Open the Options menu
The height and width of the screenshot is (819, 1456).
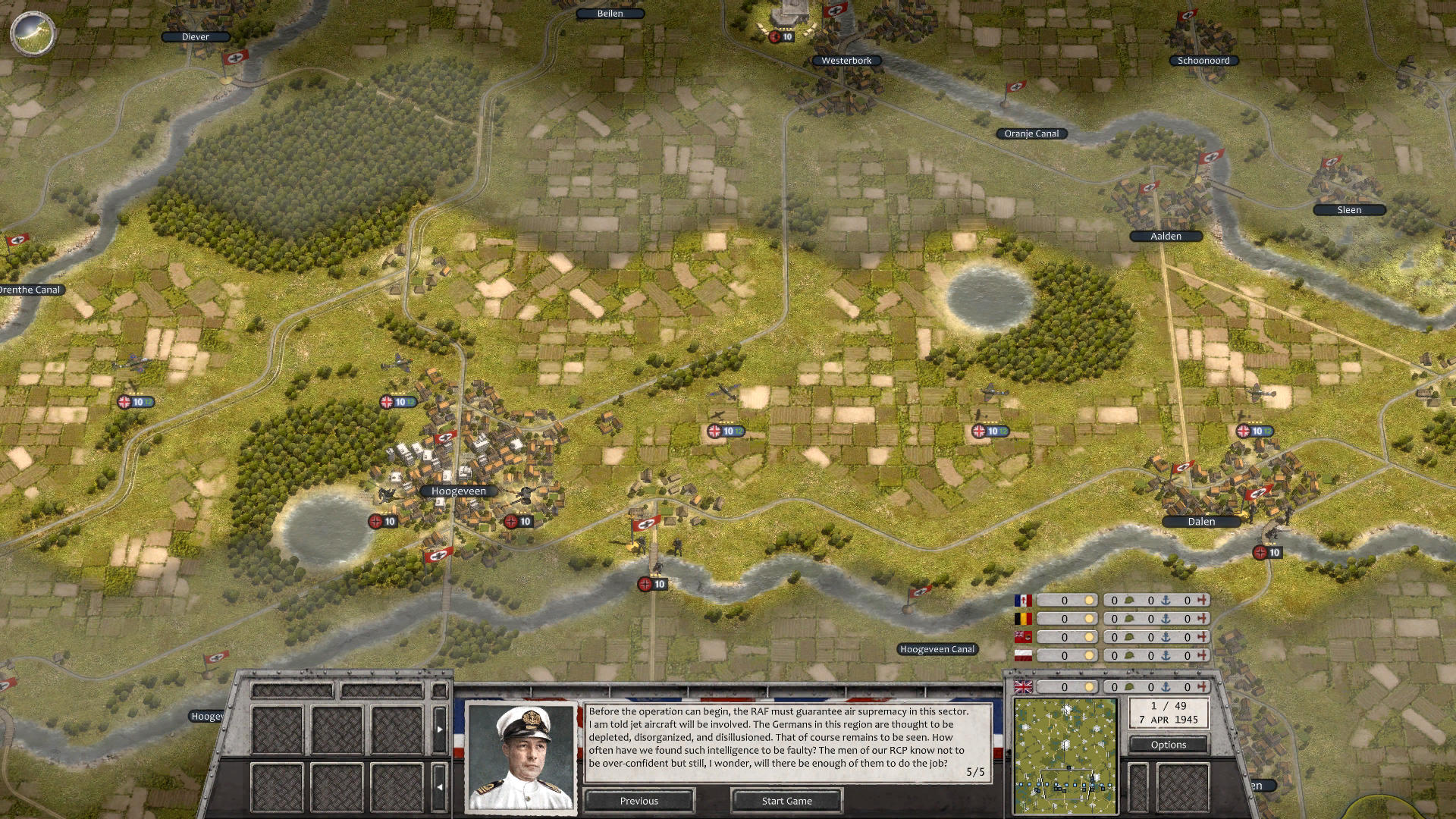point(1168,745)
